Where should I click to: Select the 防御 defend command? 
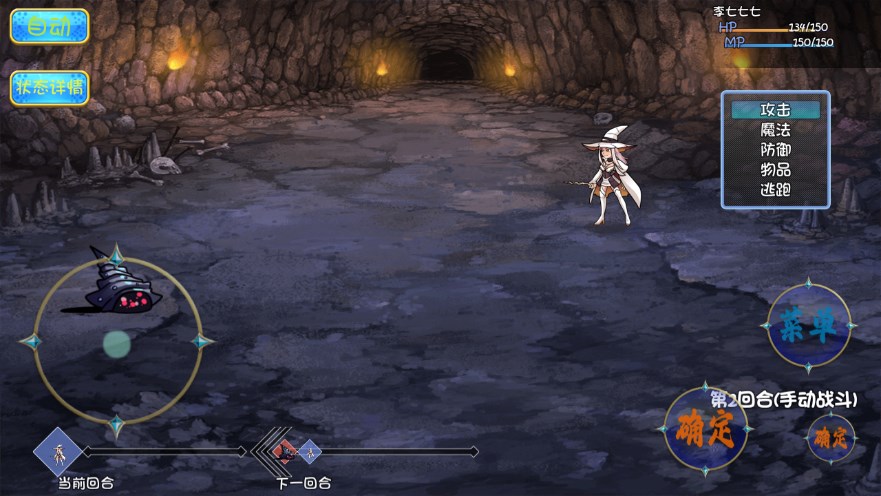(775, 149)
